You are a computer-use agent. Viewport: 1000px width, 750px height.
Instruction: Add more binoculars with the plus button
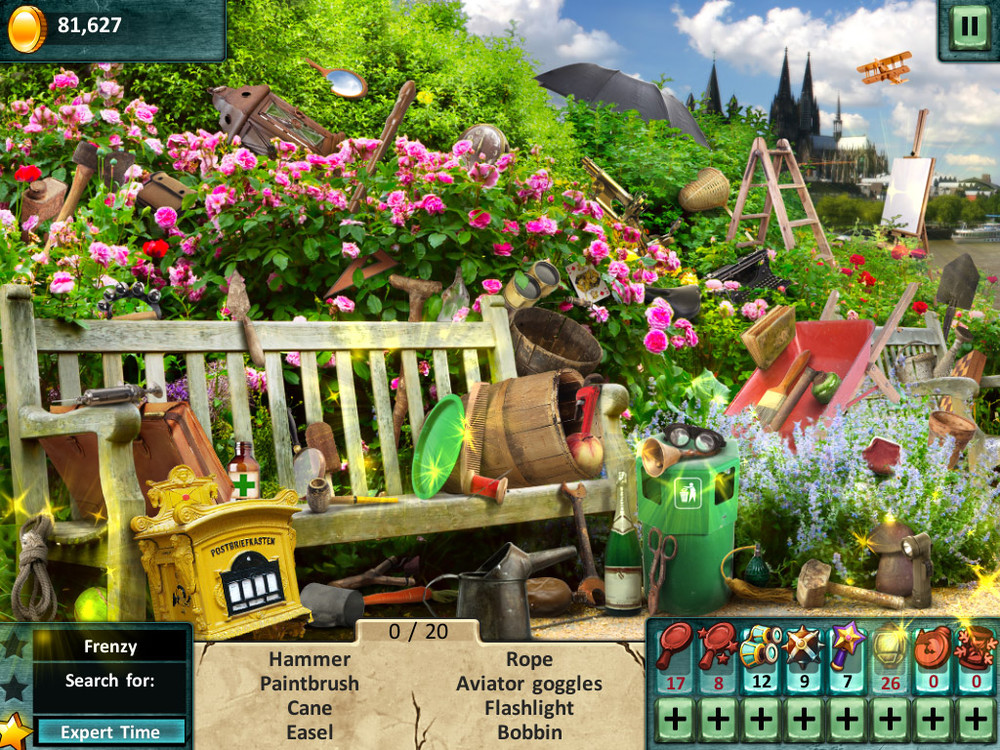[x=760, y=719]
